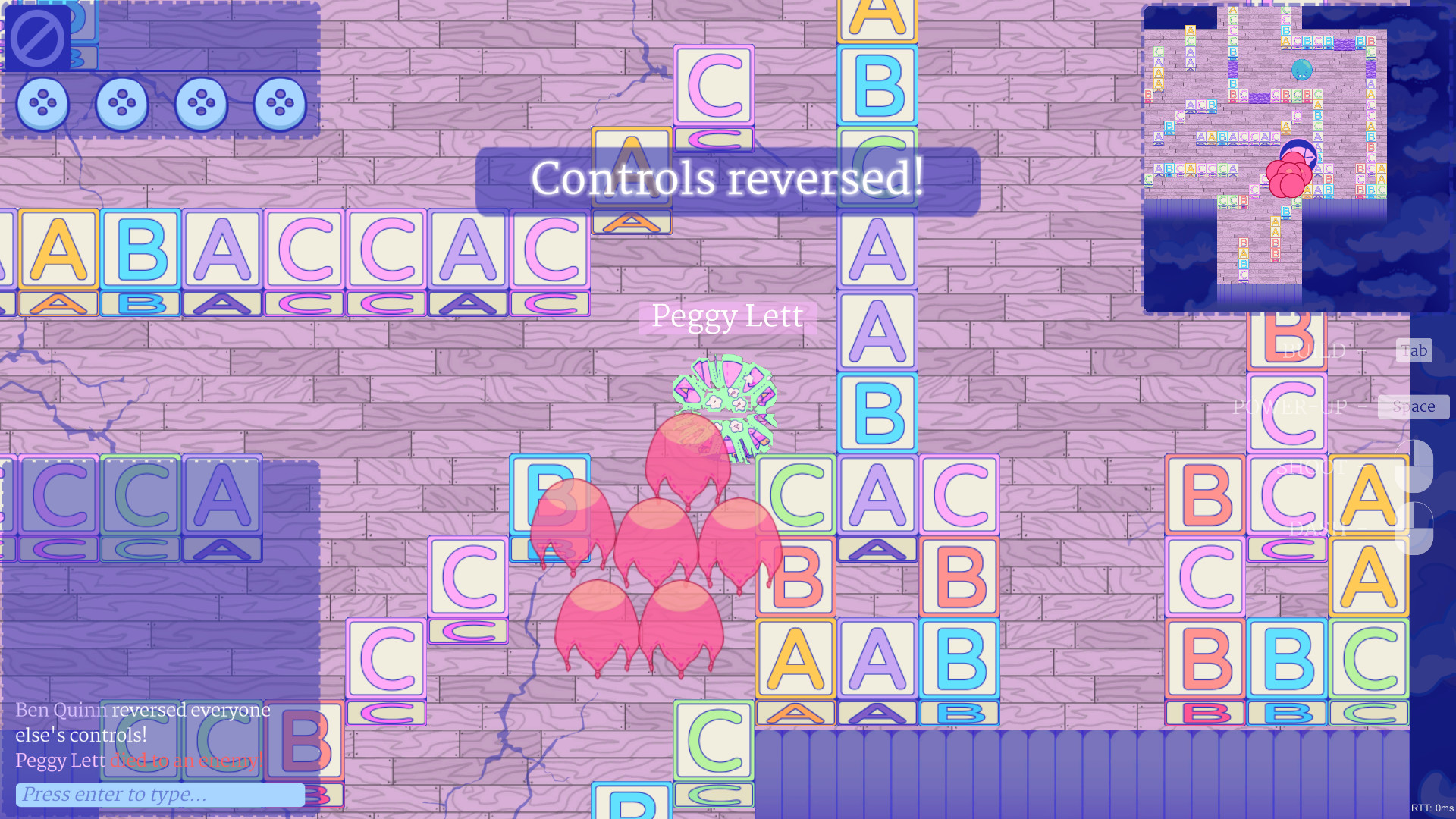The image size is (1456, 819).
Task: Dismiss the Controls reversed banner
Action: 727,179
